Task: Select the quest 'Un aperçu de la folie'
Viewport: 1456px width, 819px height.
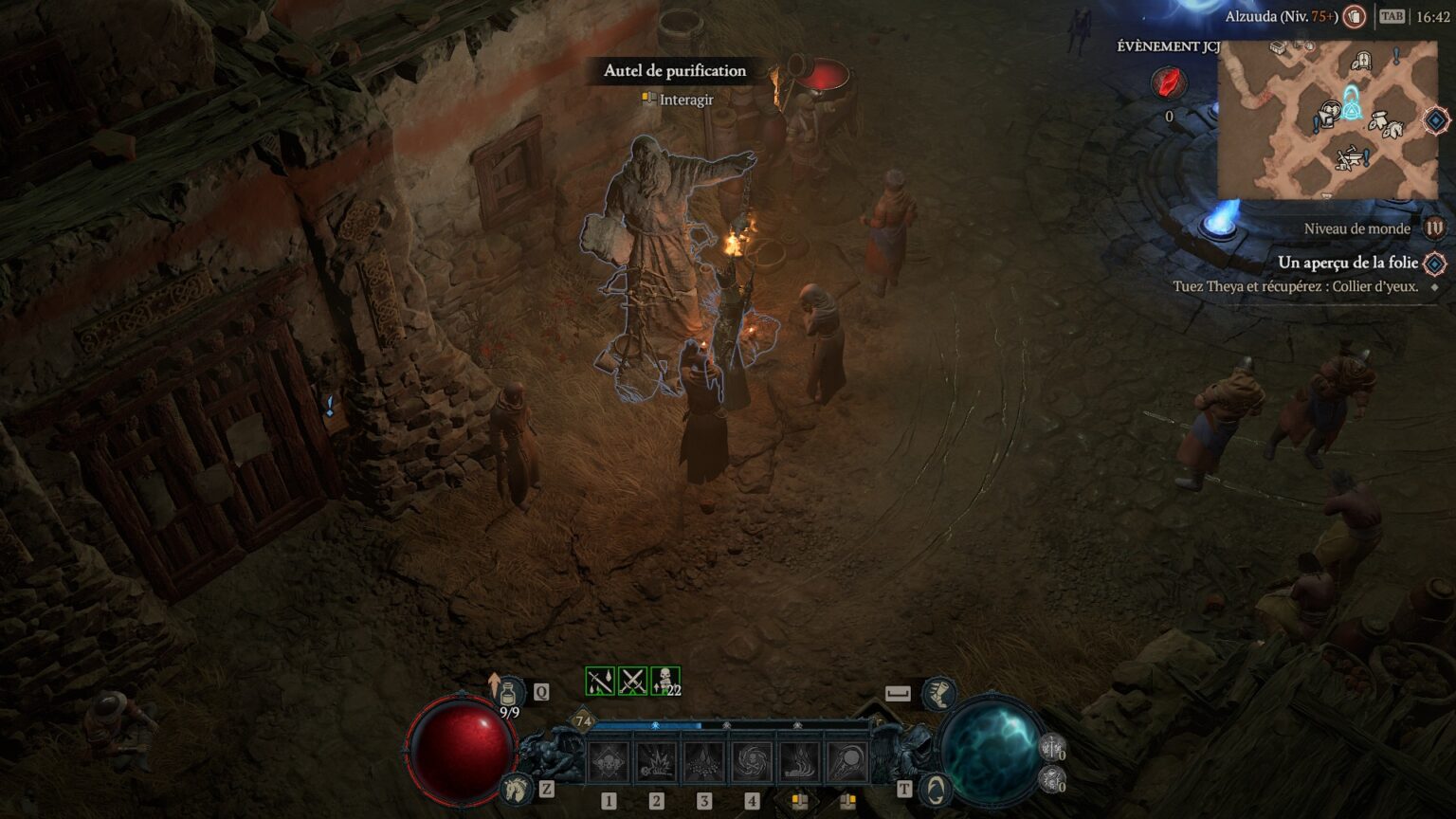Action: pos(1347,263)
